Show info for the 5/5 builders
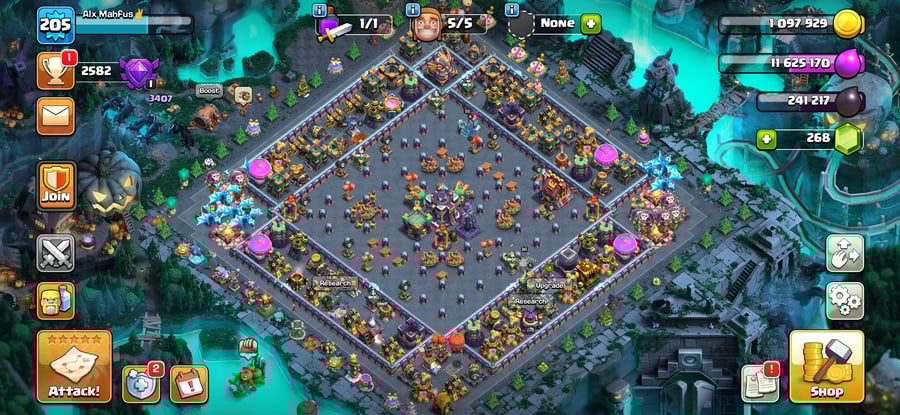The image size is (900, 415). click(413, 9)
